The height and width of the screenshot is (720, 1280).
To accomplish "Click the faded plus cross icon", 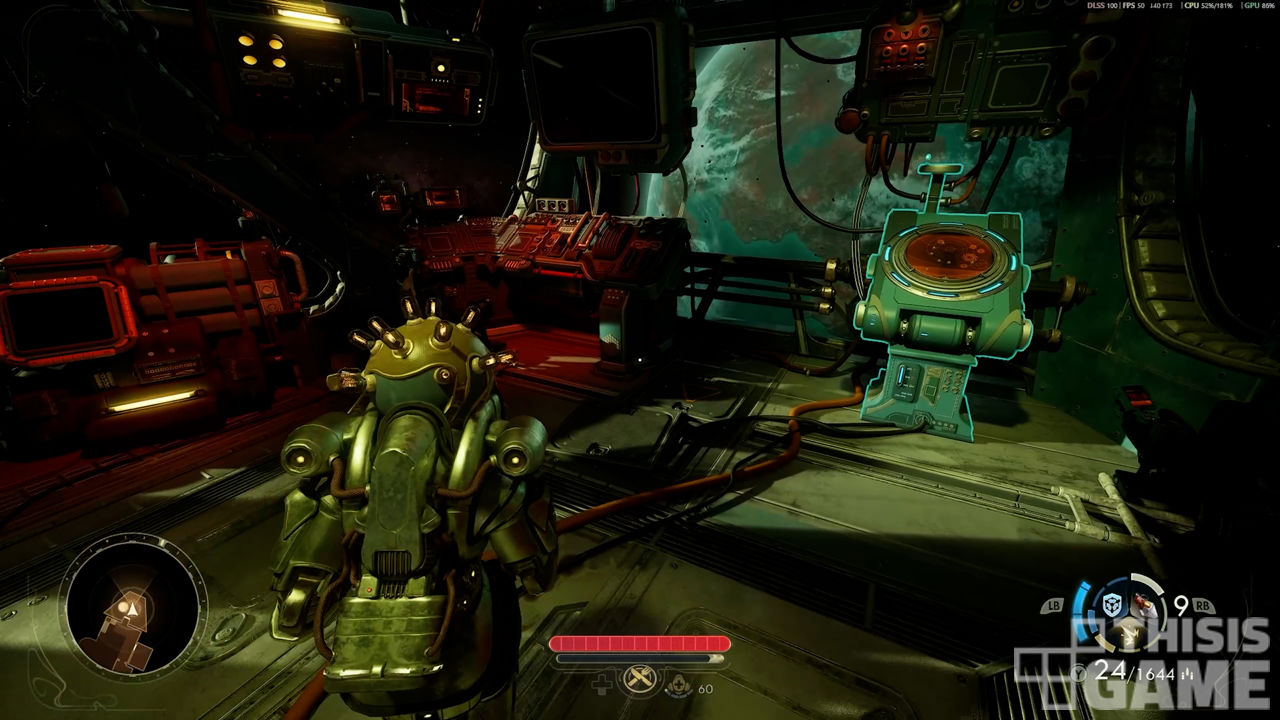I will click(x=603, y=685).
